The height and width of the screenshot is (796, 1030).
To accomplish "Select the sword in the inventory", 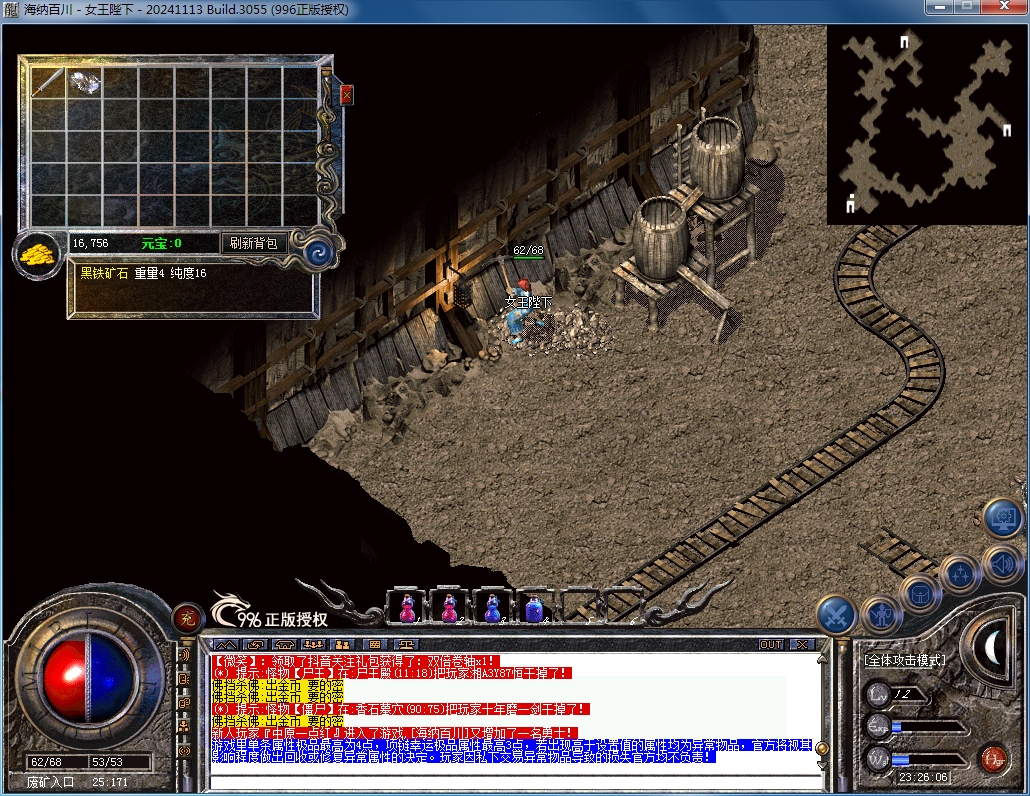I will (x=47, y=83).
